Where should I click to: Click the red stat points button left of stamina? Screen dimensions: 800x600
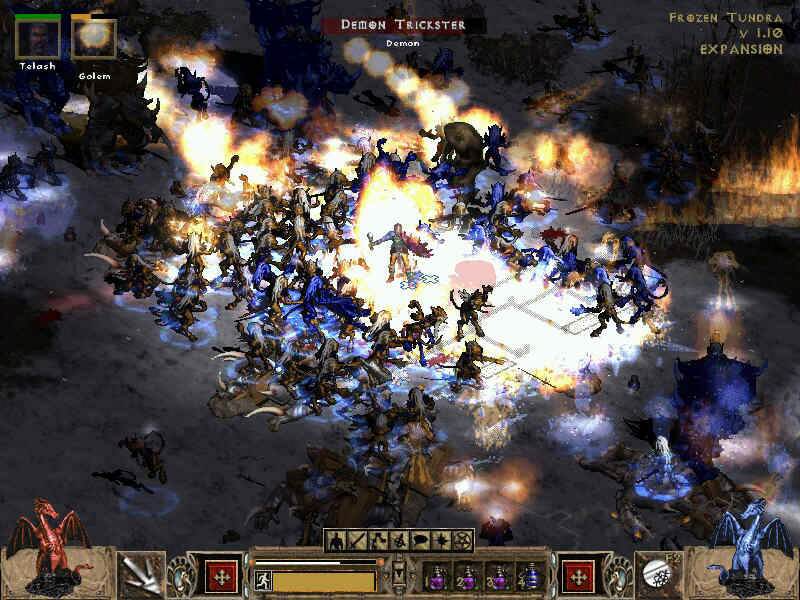tap(221, 577)
